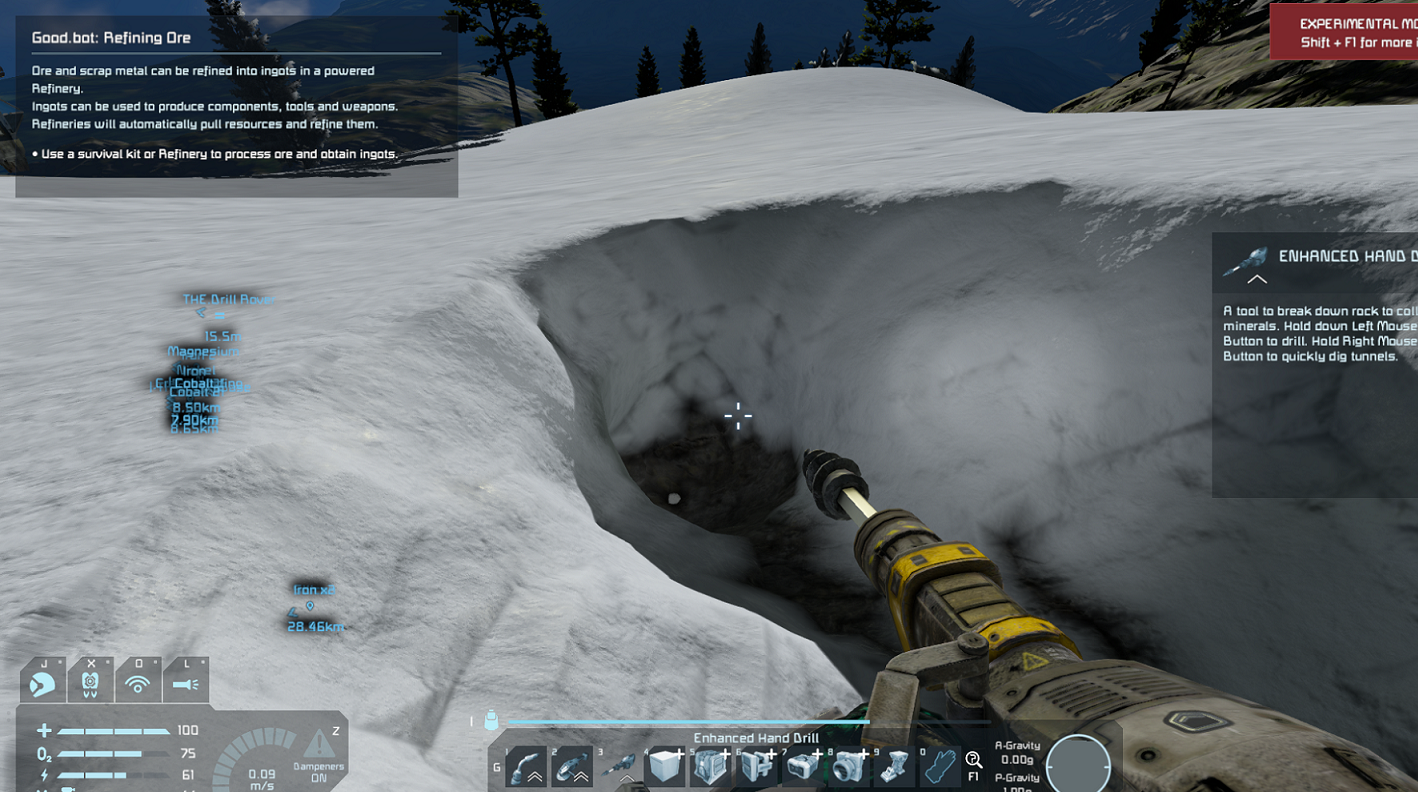
Task: Select the block in hotbar slot 6
Action: (x=757, y=768)
